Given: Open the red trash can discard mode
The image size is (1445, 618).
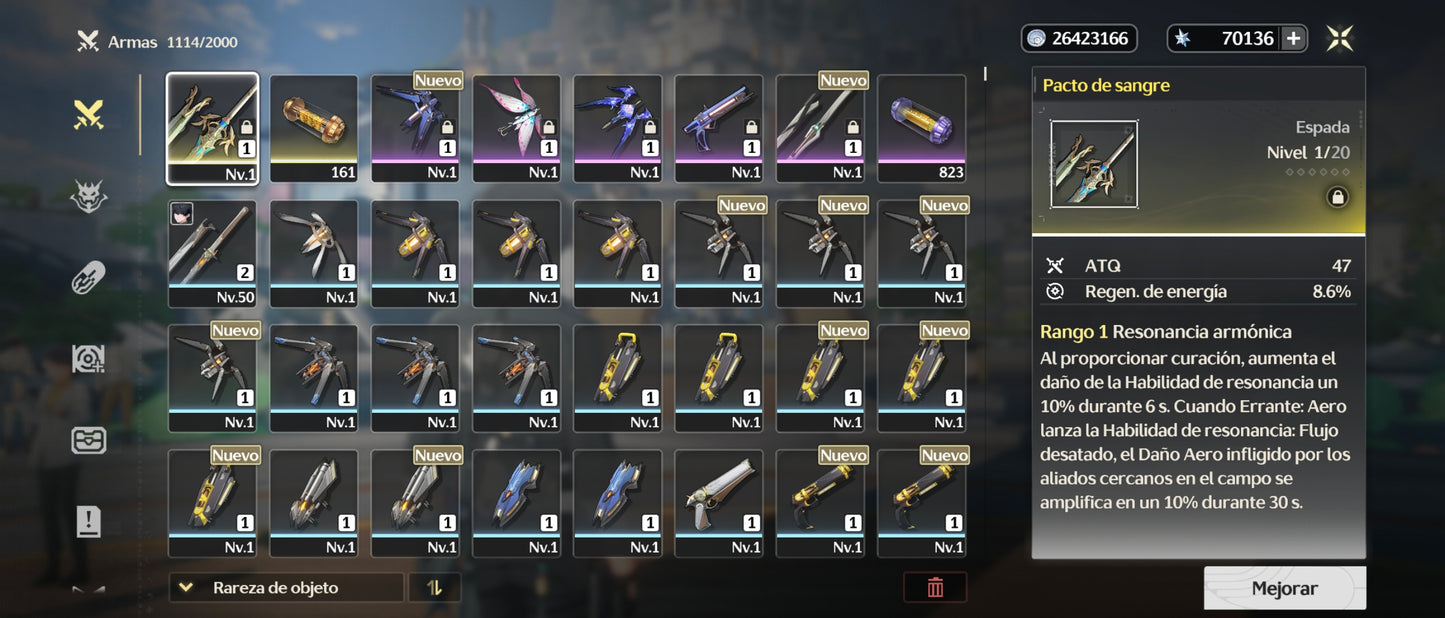Looking at the screenshot, I should click(935, 588).
